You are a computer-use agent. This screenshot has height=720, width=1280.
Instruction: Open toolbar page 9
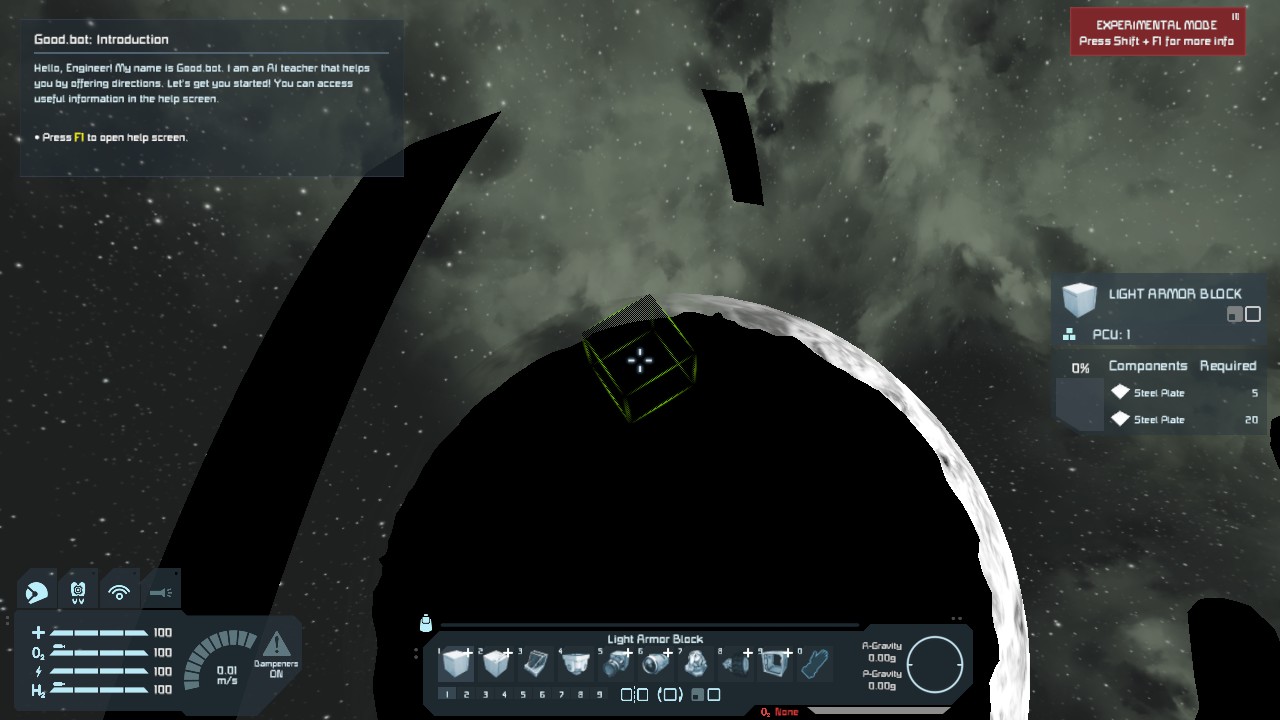click(599, 694)
